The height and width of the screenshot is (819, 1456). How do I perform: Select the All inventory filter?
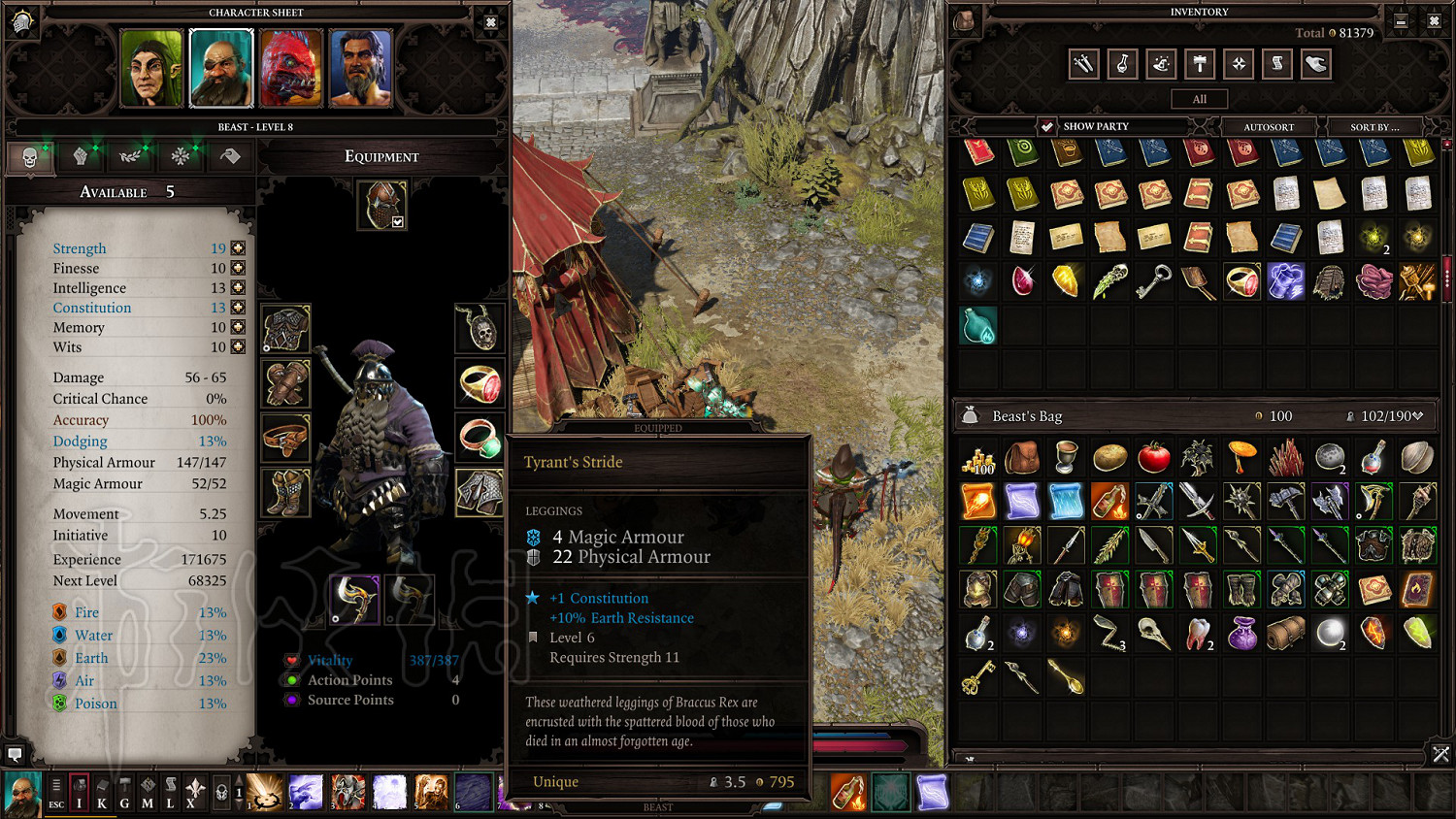(1200, 99)
